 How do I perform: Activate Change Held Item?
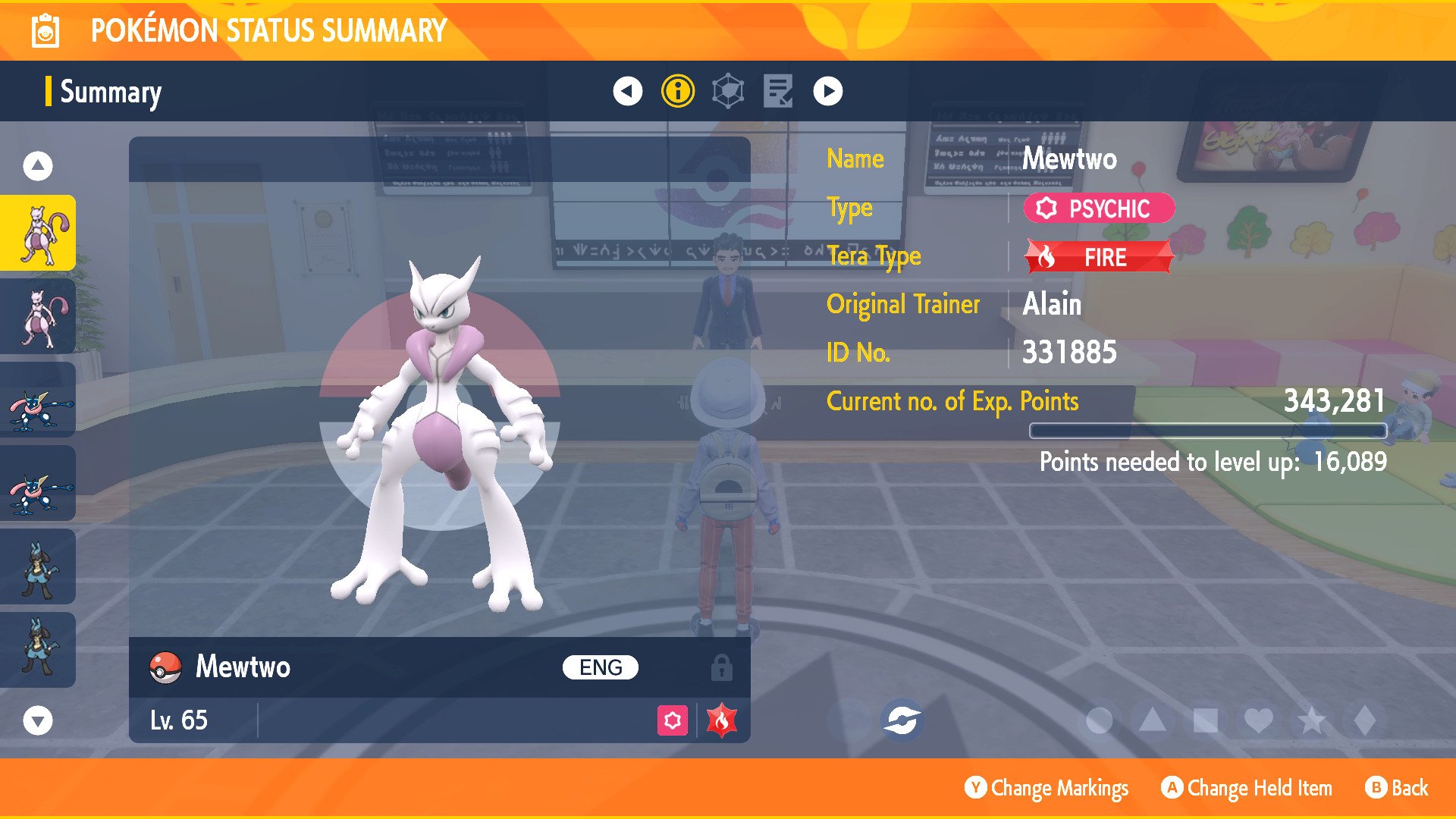point(1246,788)
